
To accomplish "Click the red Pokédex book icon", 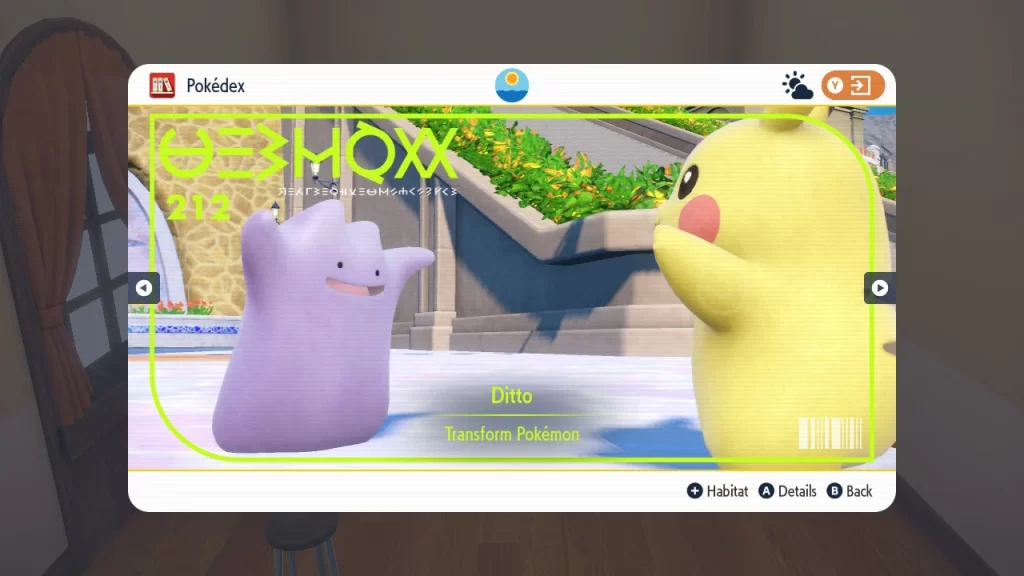I will [162, 86].
